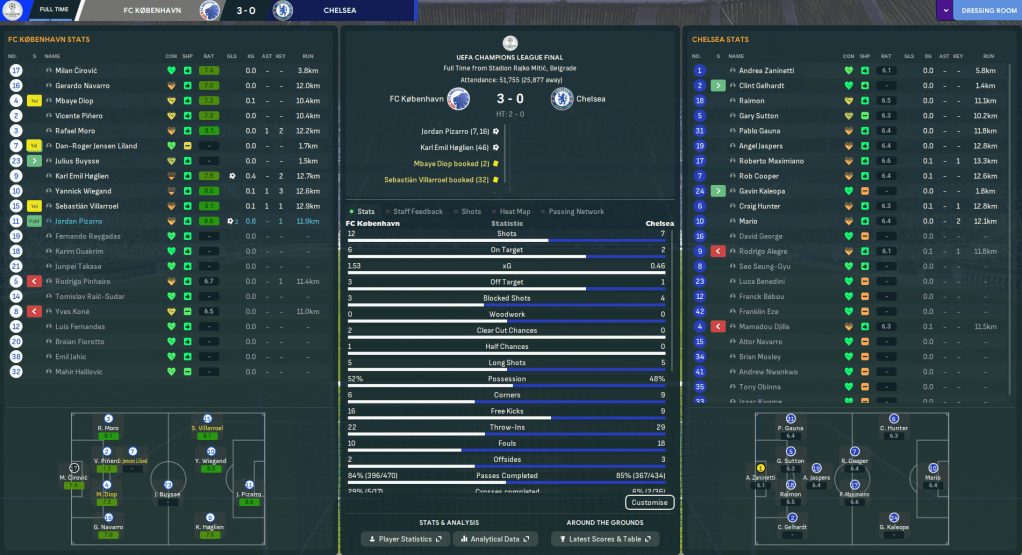This screenshot has width=1022, height=555.
Task: Show the Shots tab
Action: pos(469,212)
